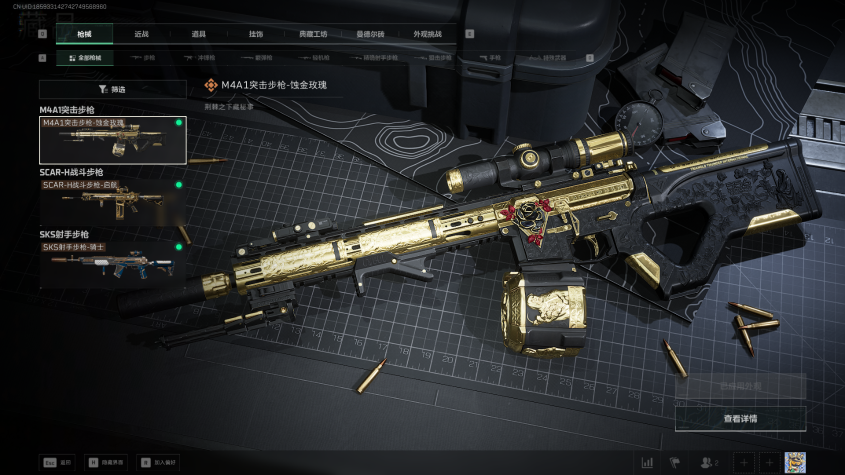This screenshot has height=475, width=845.
Task: Open the player avatar icon
Action: 794,462
